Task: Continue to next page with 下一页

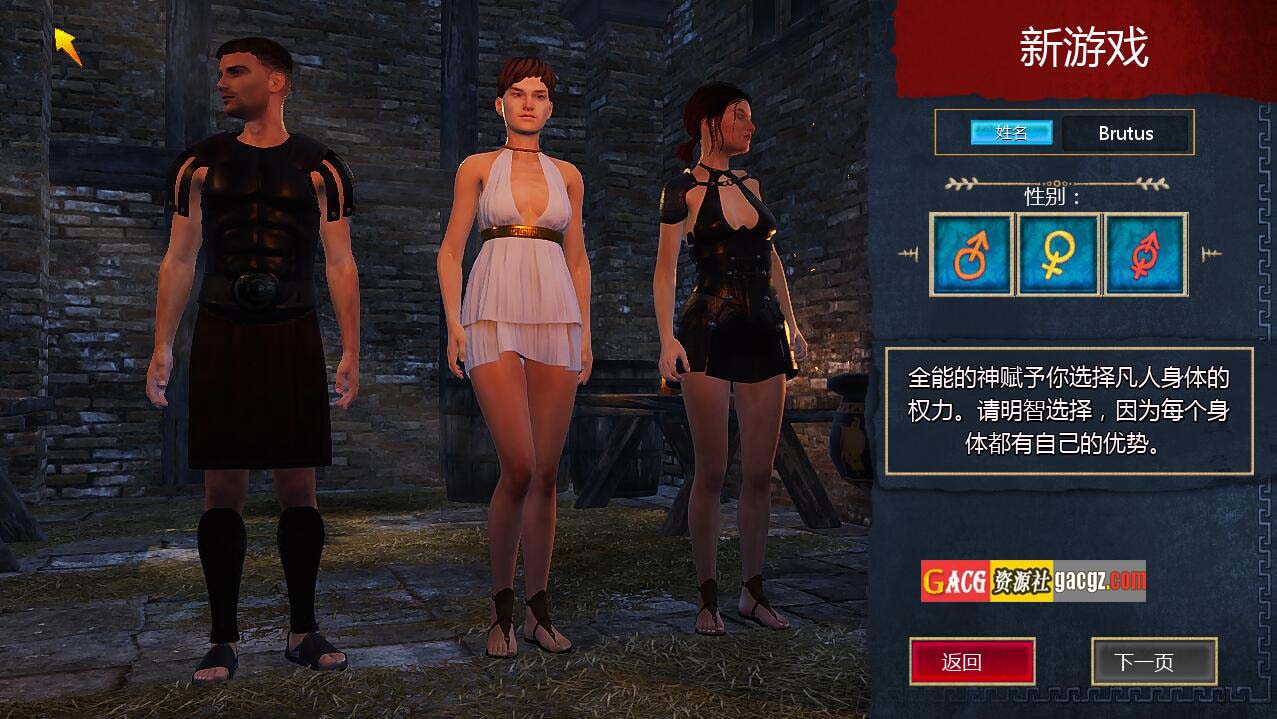Action: click(x=1153, y=662)
